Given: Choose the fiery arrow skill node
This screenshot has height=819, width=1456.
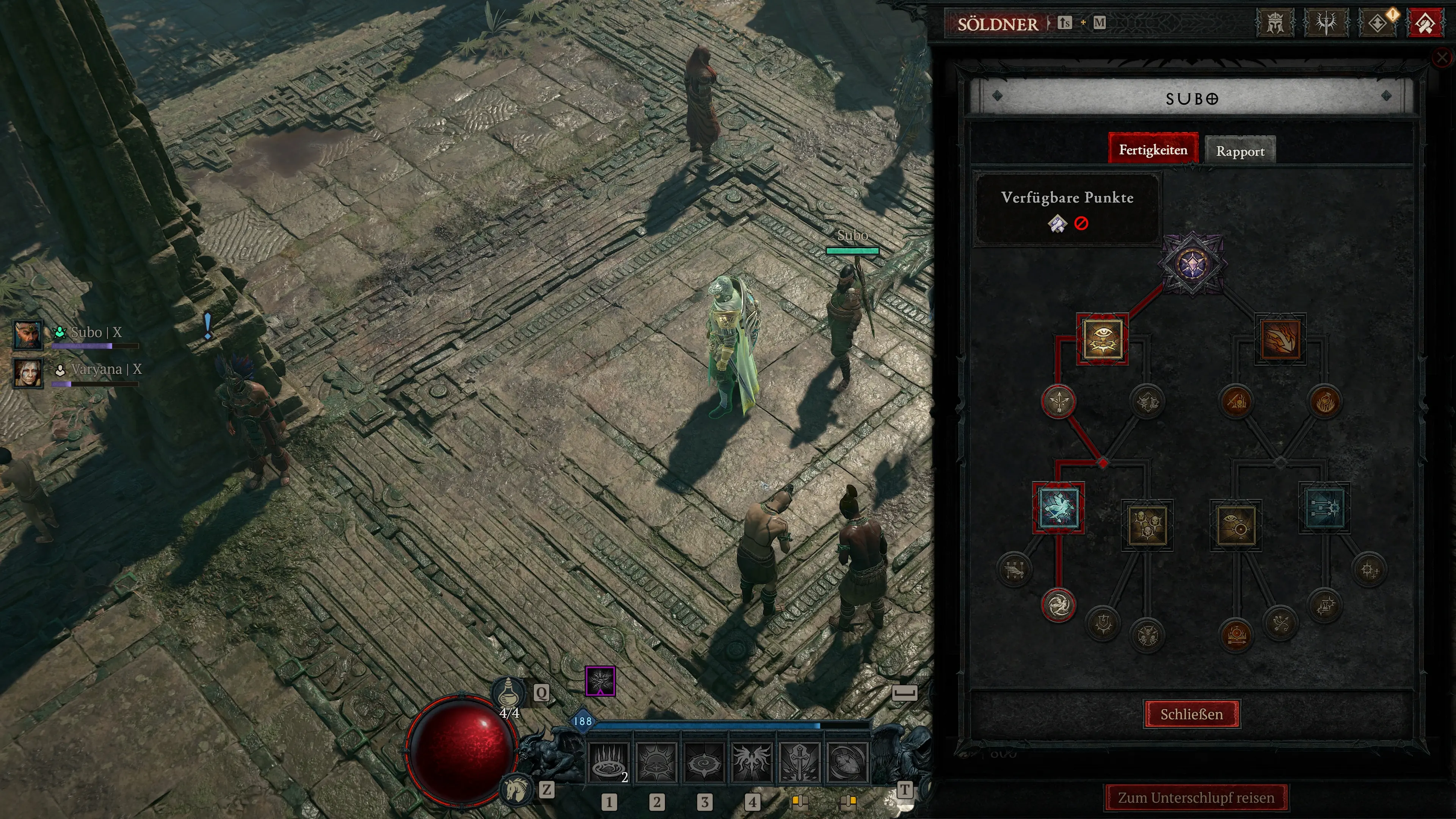Looking at the screenshot, I should point(1280,339).
